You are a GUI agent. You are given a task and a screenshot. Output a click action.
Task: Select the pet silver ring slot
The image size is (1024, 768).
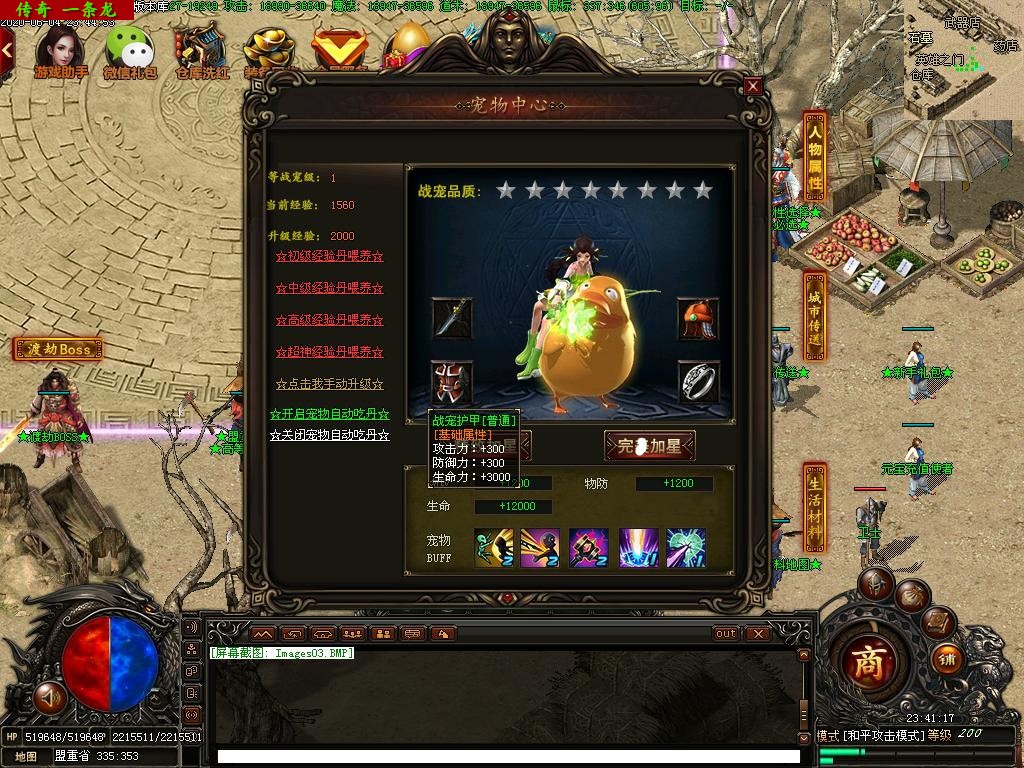pyautogui.click(x=697, y=382)
